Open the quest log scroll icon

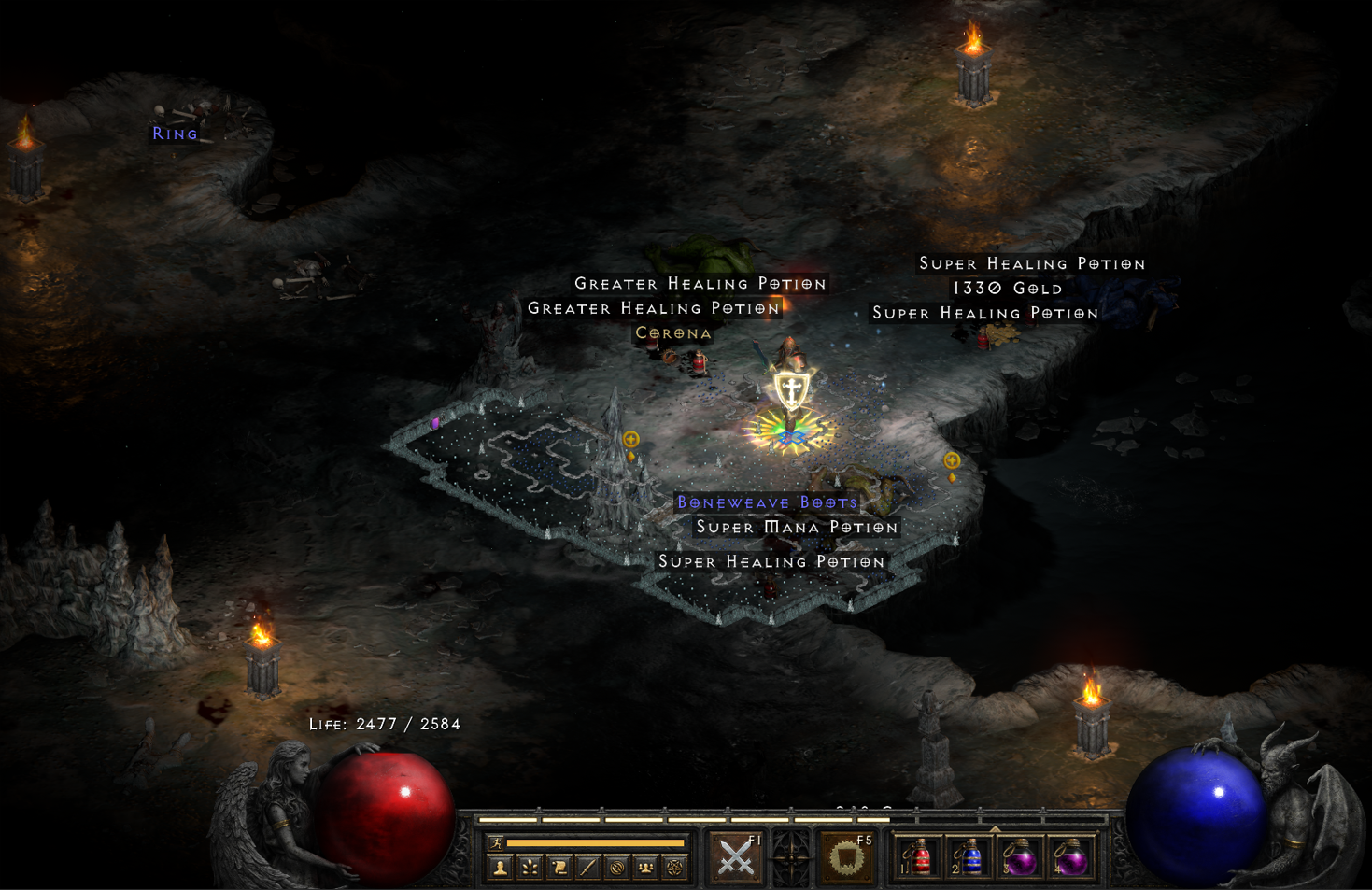[x=559, y=869]
